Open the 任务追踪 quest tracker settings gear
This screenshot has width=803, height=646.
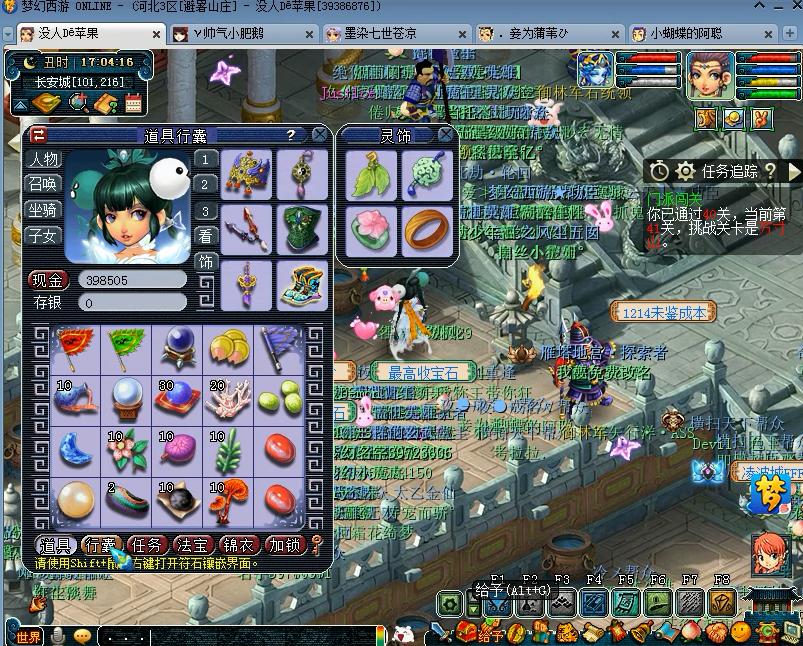(685, 172)
